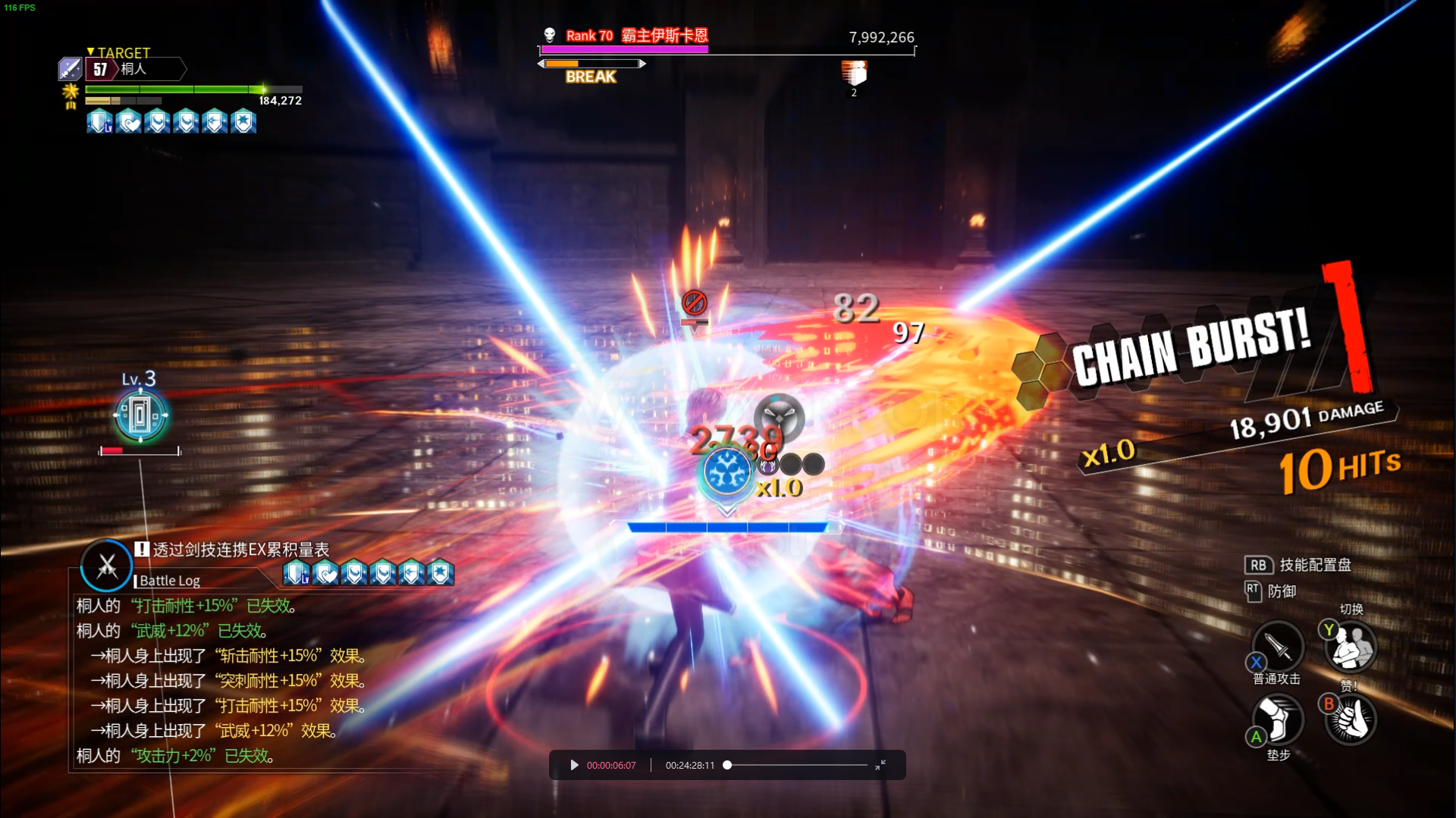The image size is (1456, 818).
Task: Seek along the video progress slider
Action: pos(796,765)
